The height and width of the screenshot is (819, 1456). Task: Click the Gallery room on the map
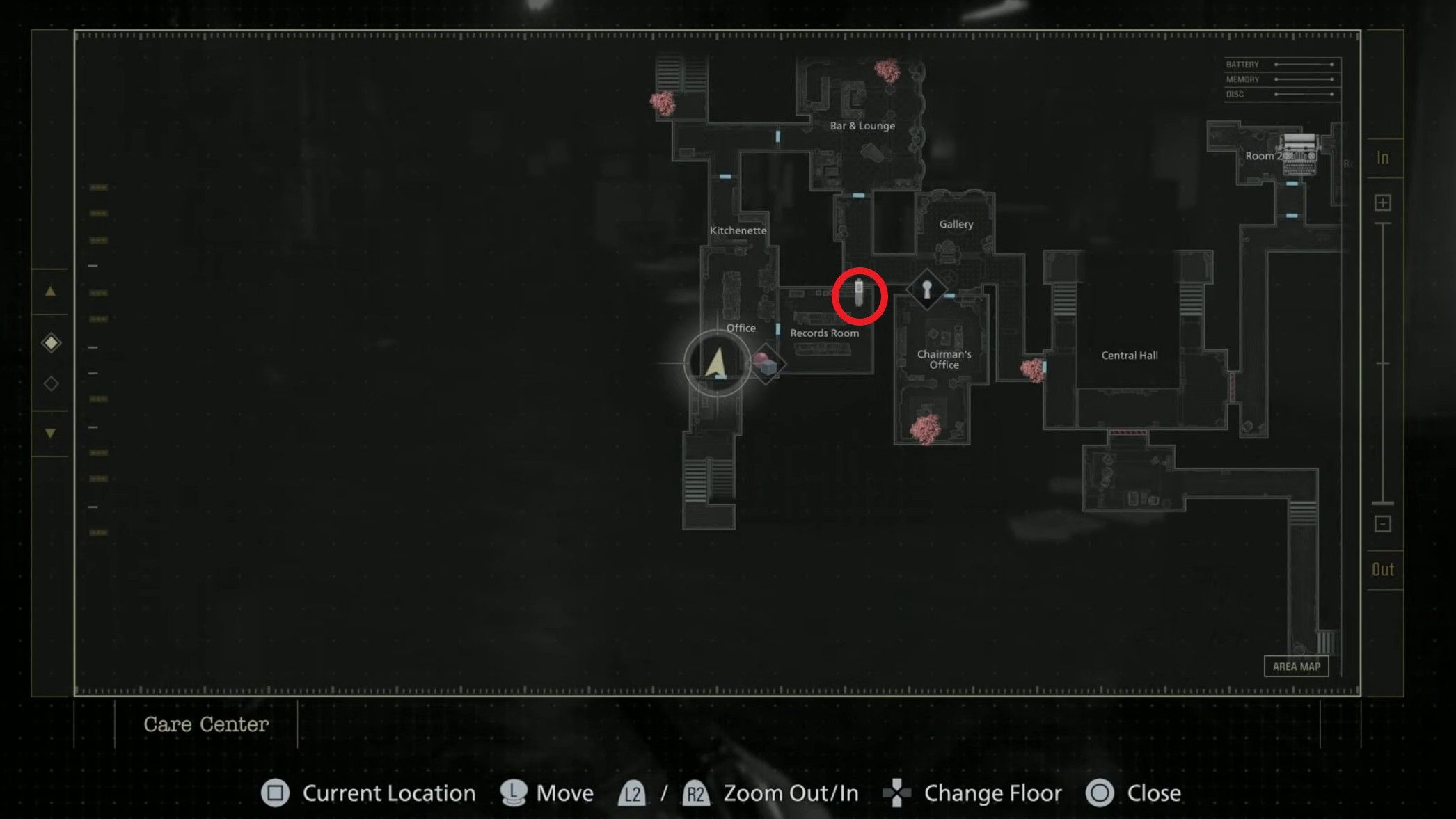click(x=956, y=225)
